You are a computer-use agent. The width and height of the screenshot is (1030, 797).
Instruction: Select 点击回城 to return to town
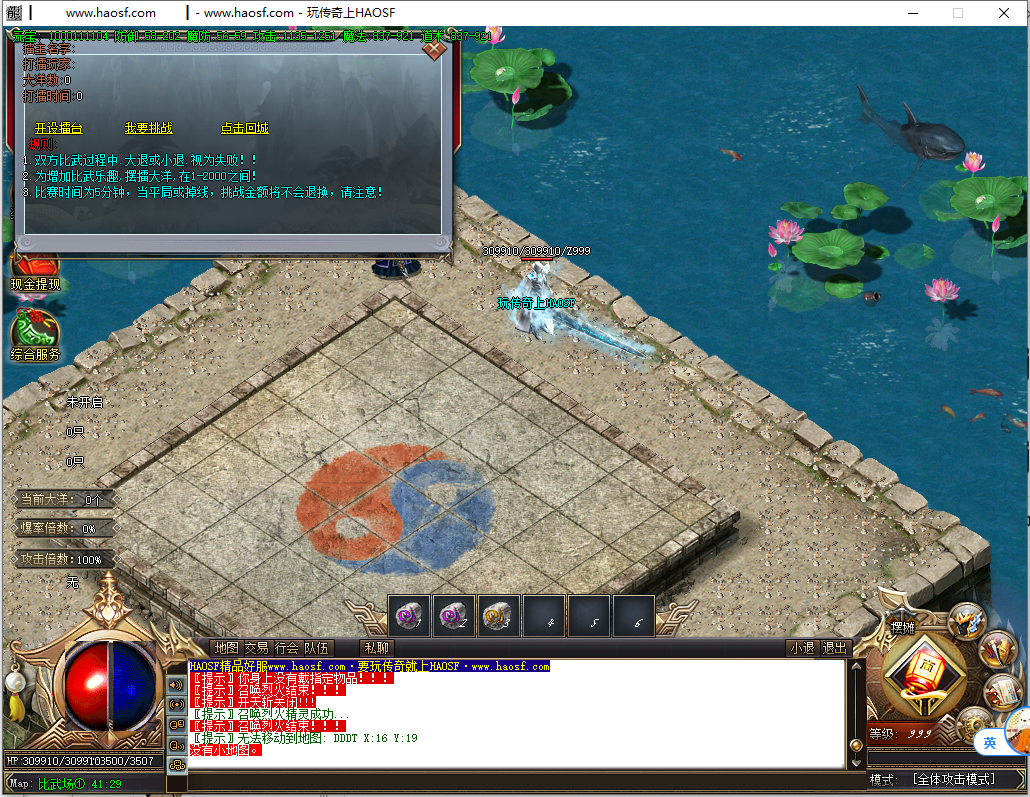245,129
